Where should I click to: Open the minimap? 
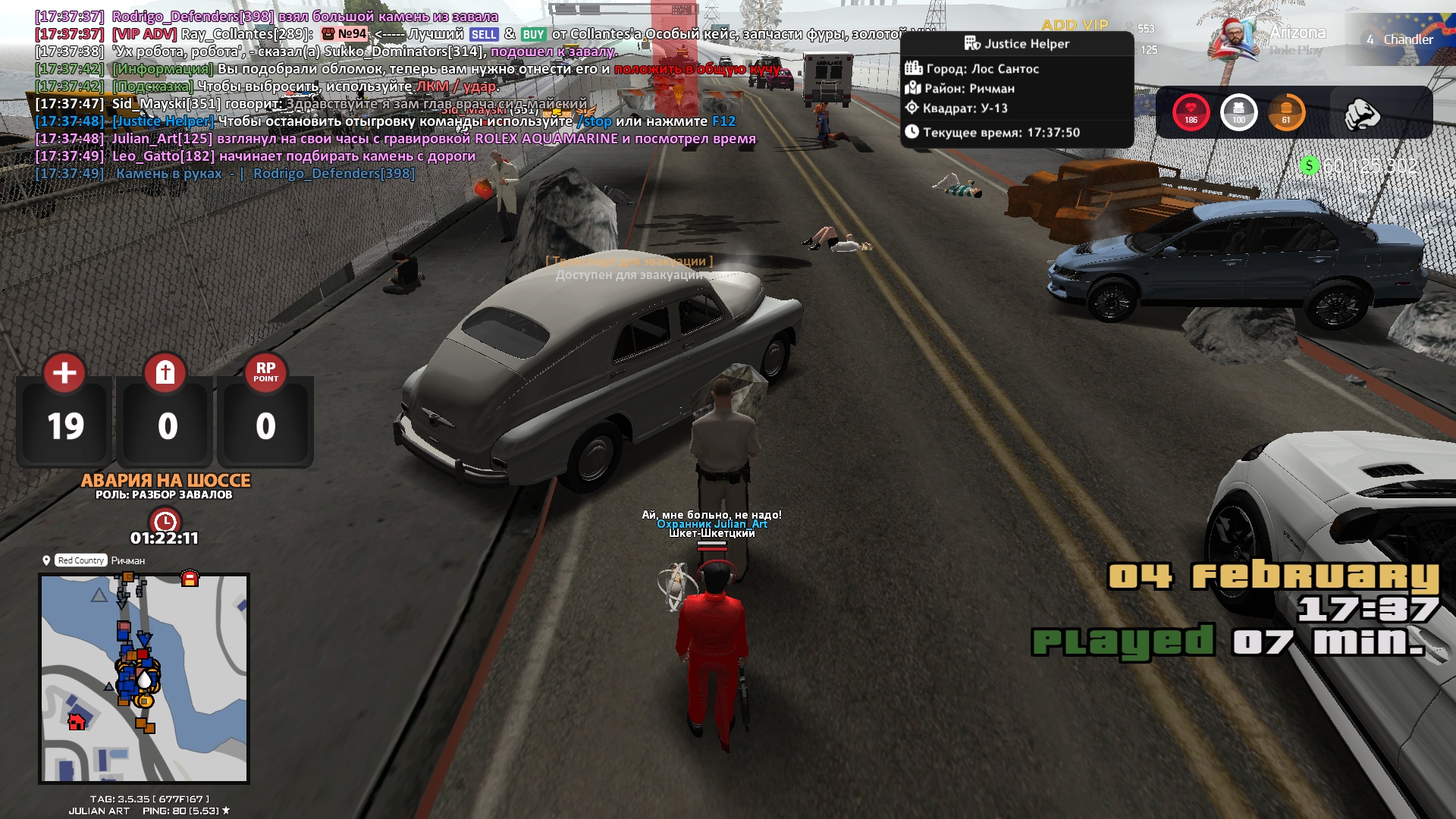coord(144,678)
